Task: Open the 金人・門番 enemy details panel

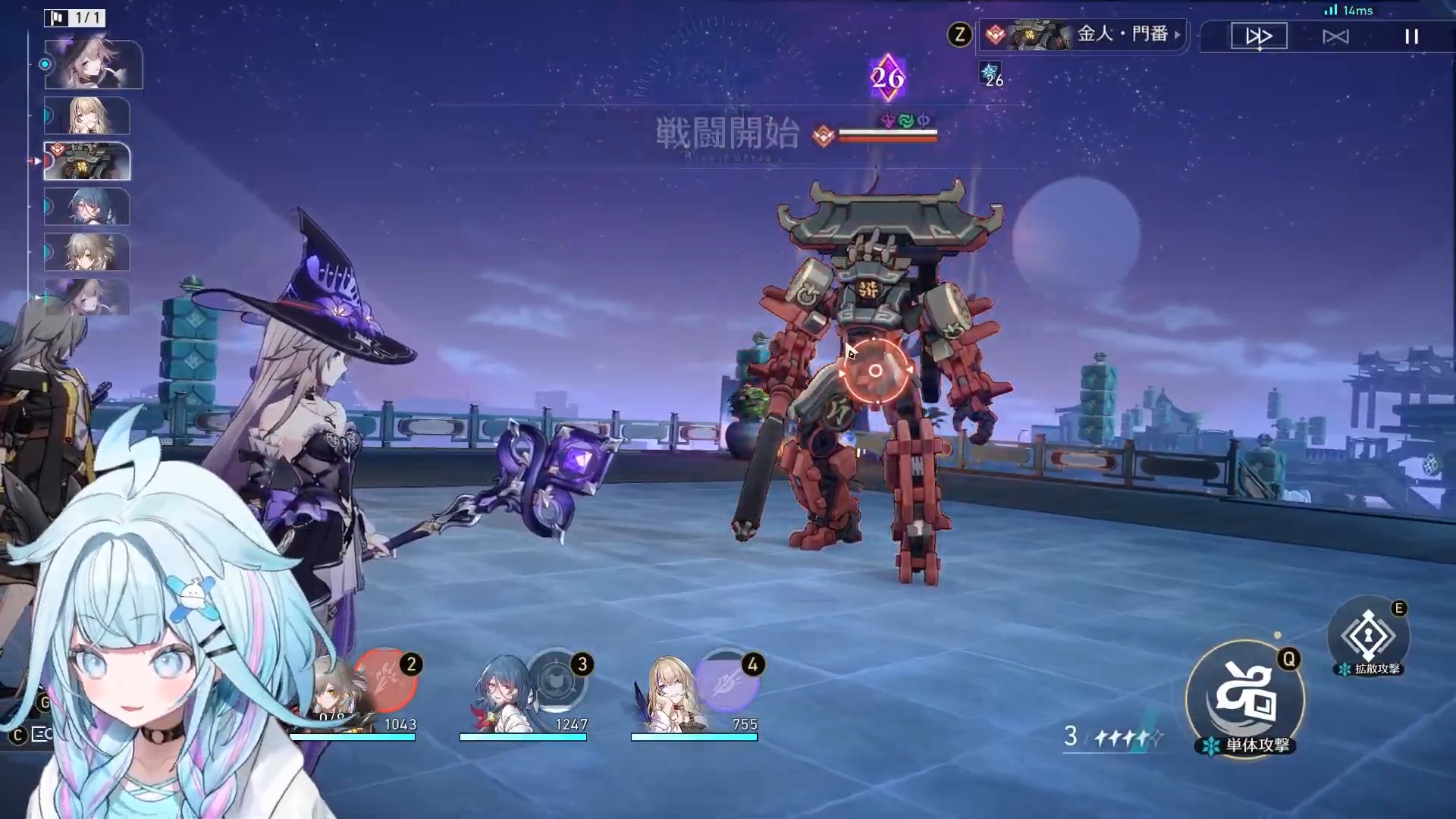Action: click(1084, 35)
